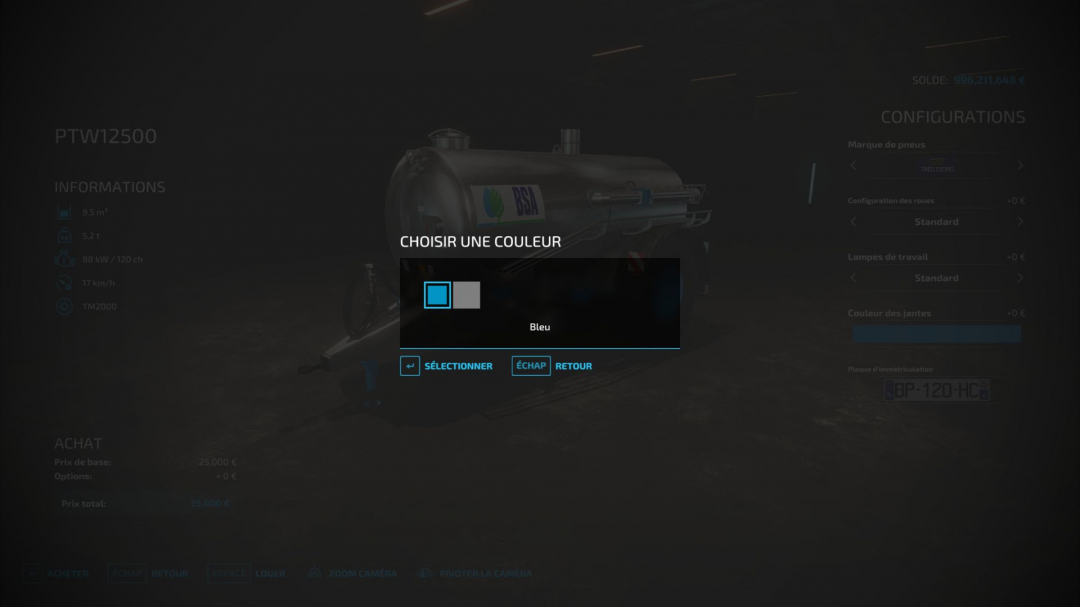Choose the blue color swatch
The image size is (1080, 607).
click(437, 295)
